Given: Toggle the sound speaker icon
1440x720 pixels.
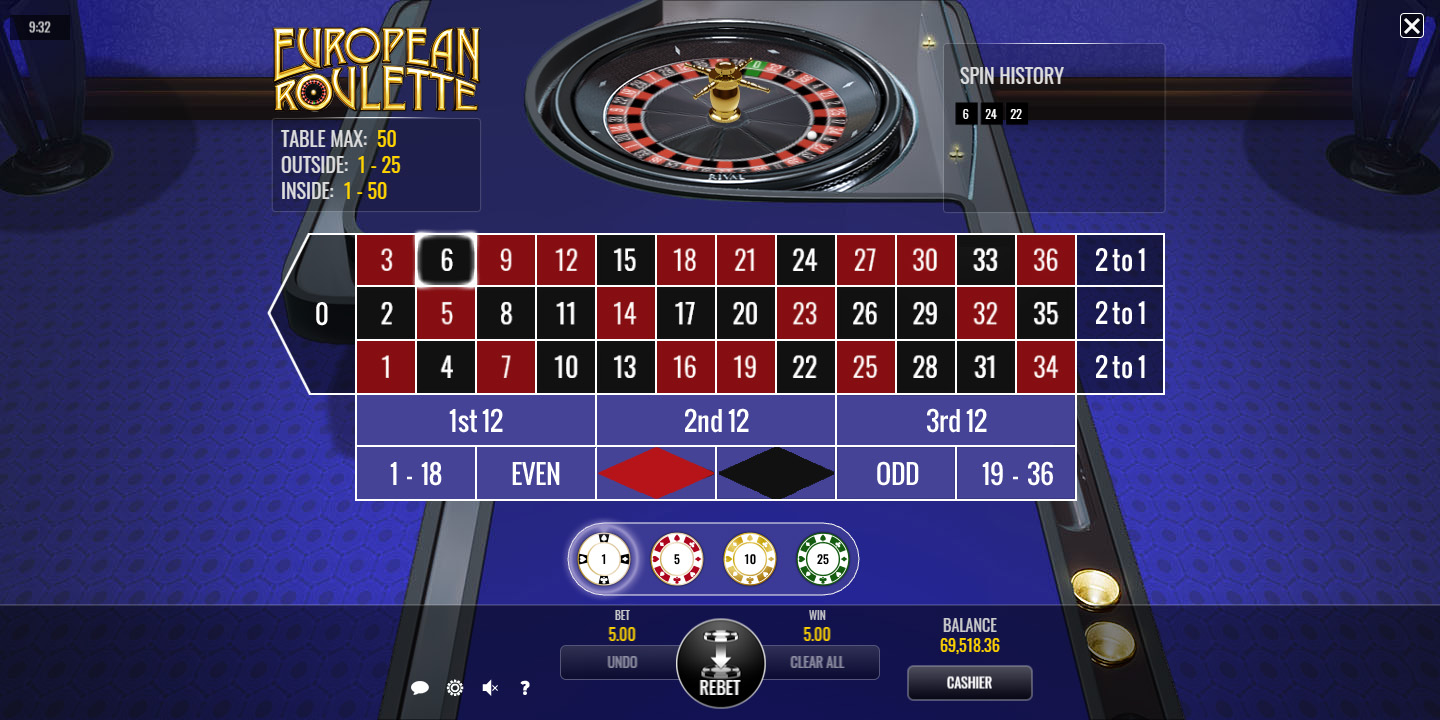Looking at the screenshot, I should coord(490,688).
